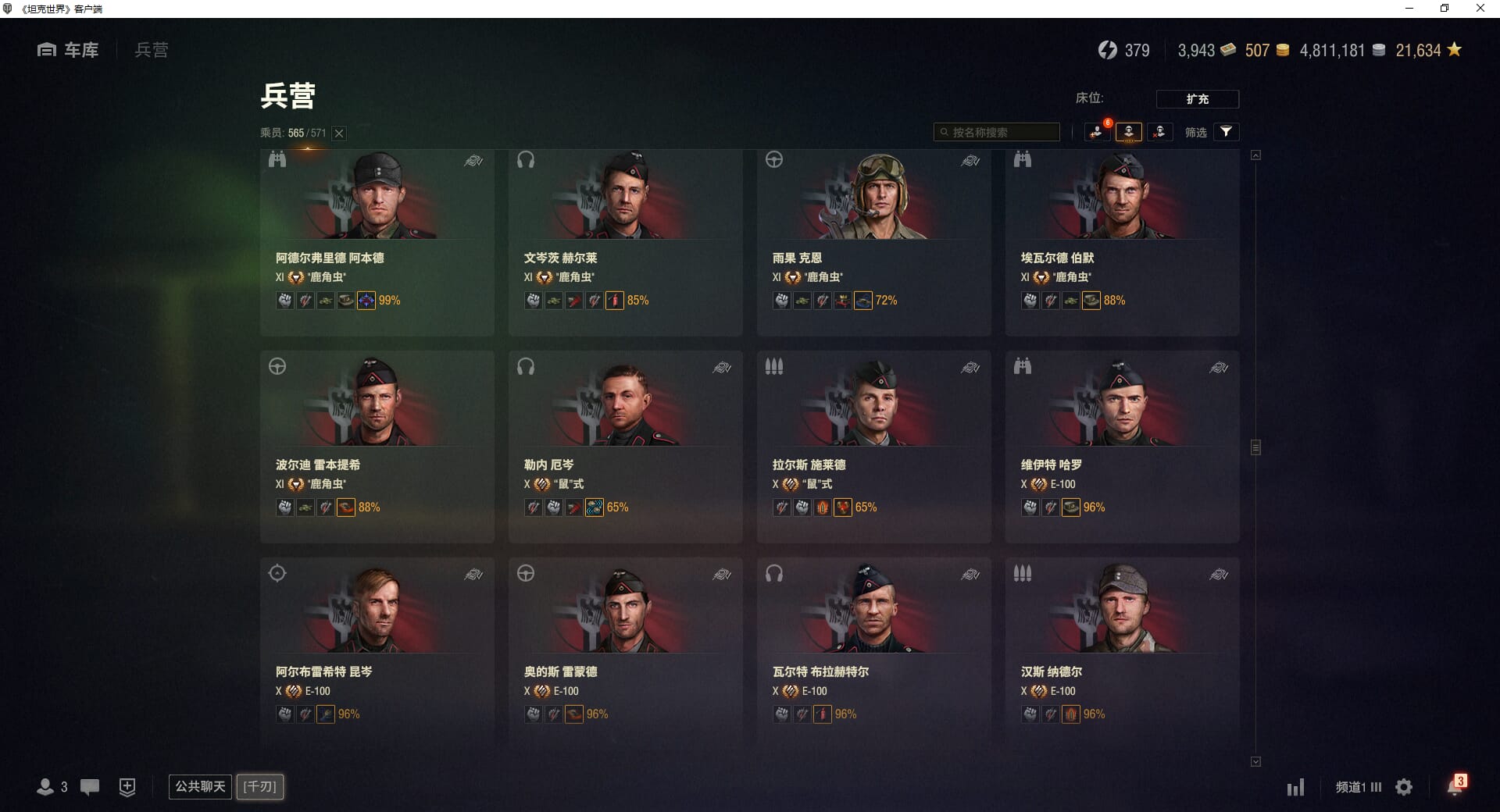Close the game client window

(1480, 9)
